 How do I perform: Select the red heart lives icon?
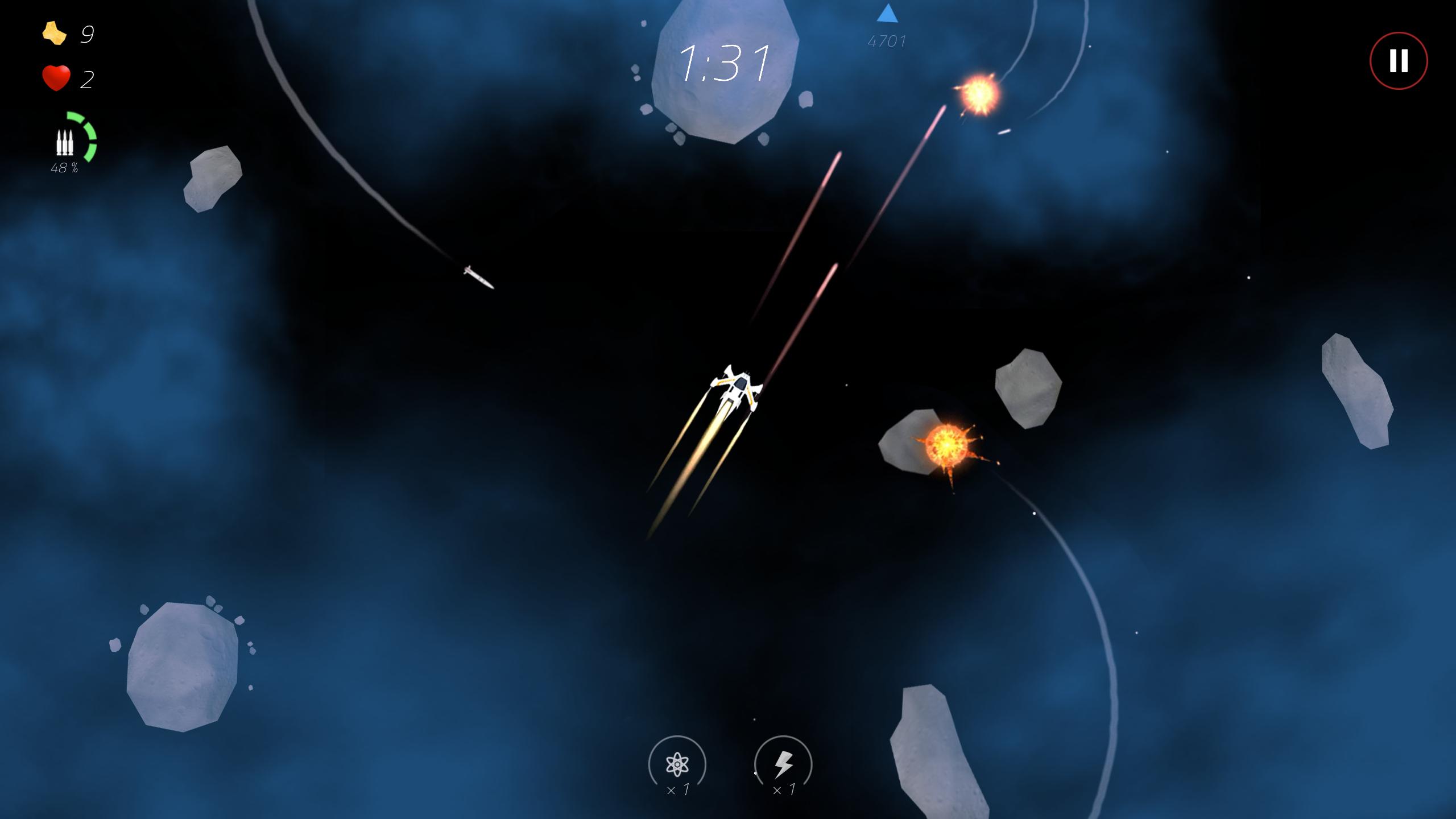55,77
